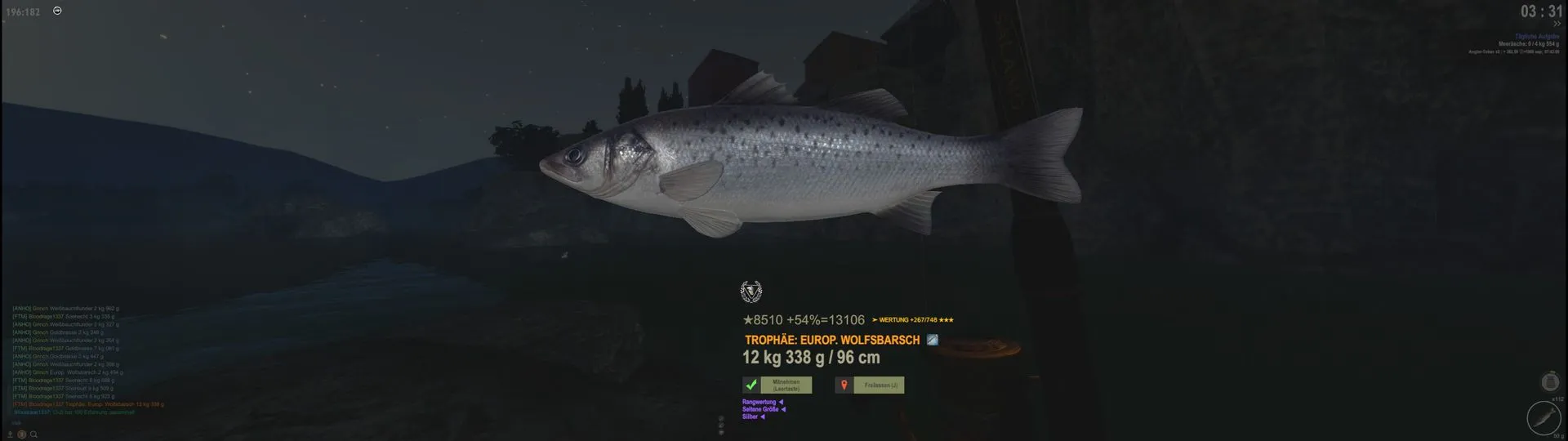Open the Tägliche Aufgabe daily task tracker

click(x=1536, y=37)
